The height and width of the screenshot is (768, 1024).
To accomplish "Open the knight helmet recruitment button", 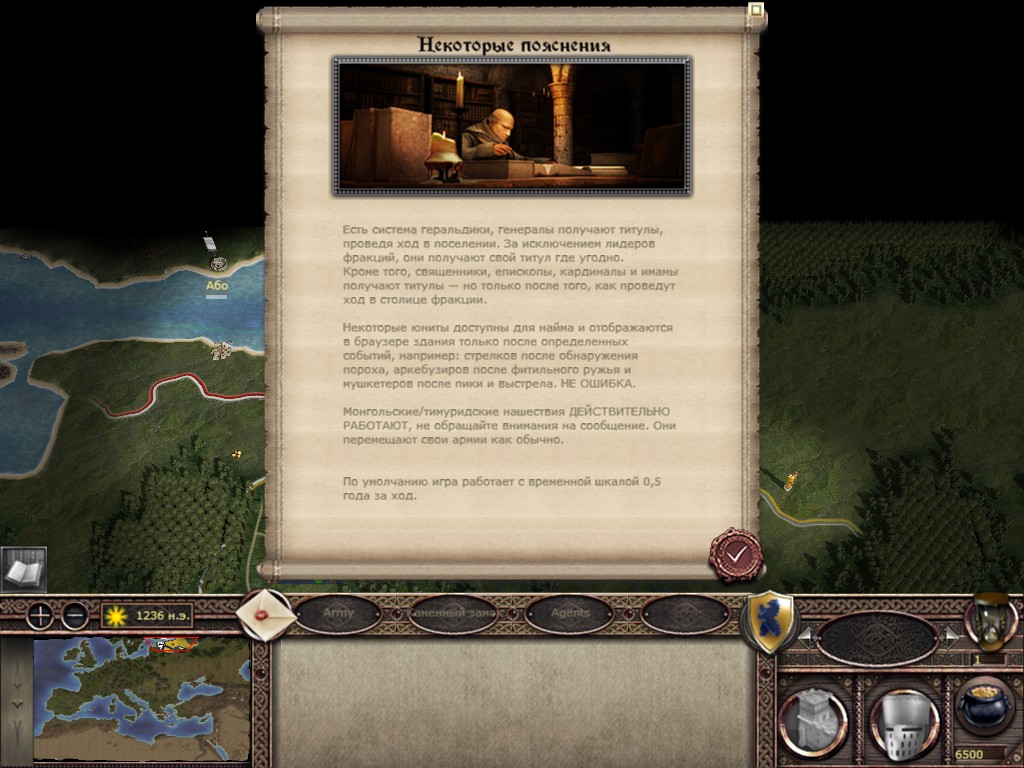I will [903, 718].
